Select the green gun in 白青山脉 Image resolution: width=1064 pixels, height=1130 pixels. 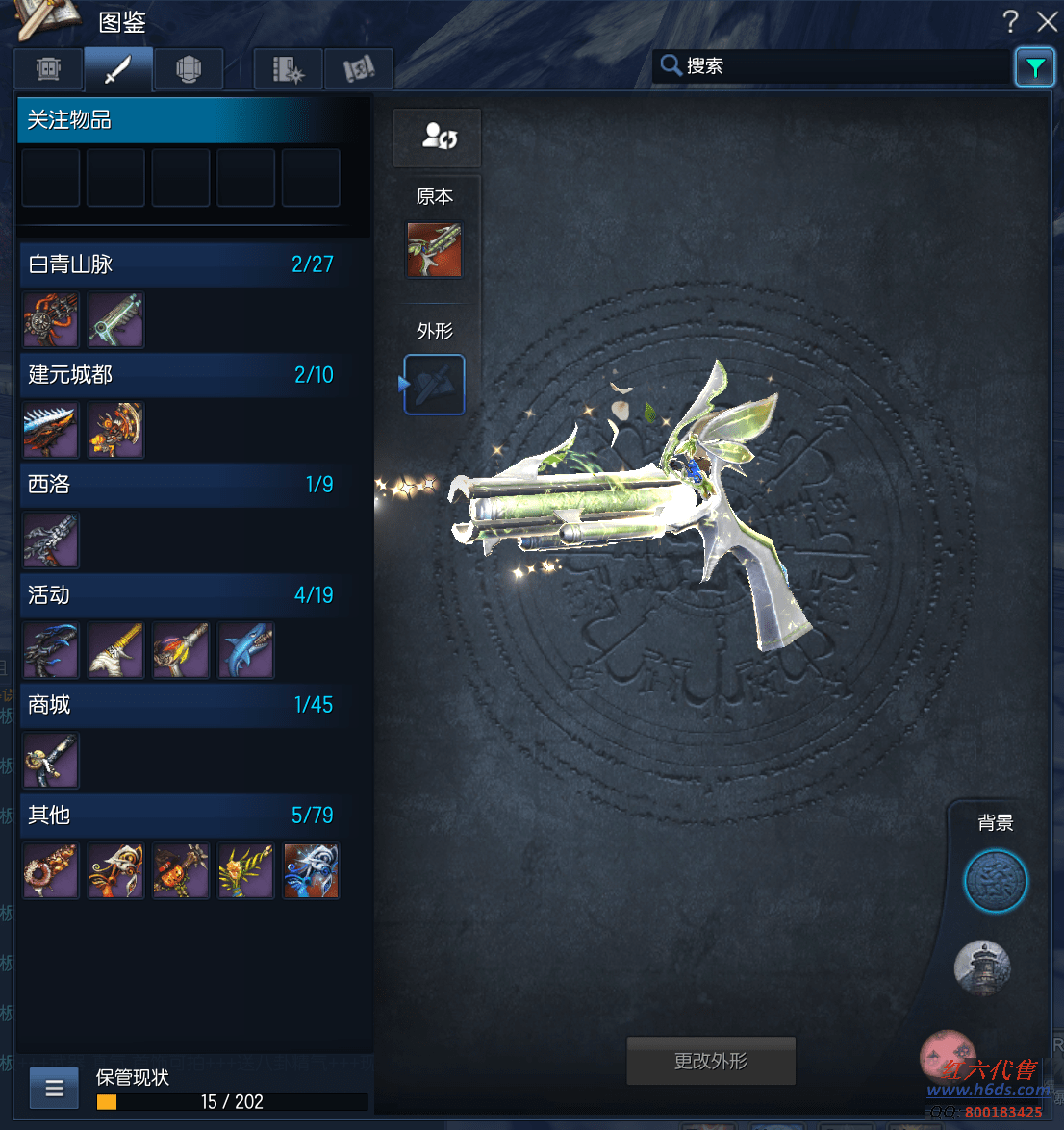coord(115,320)
